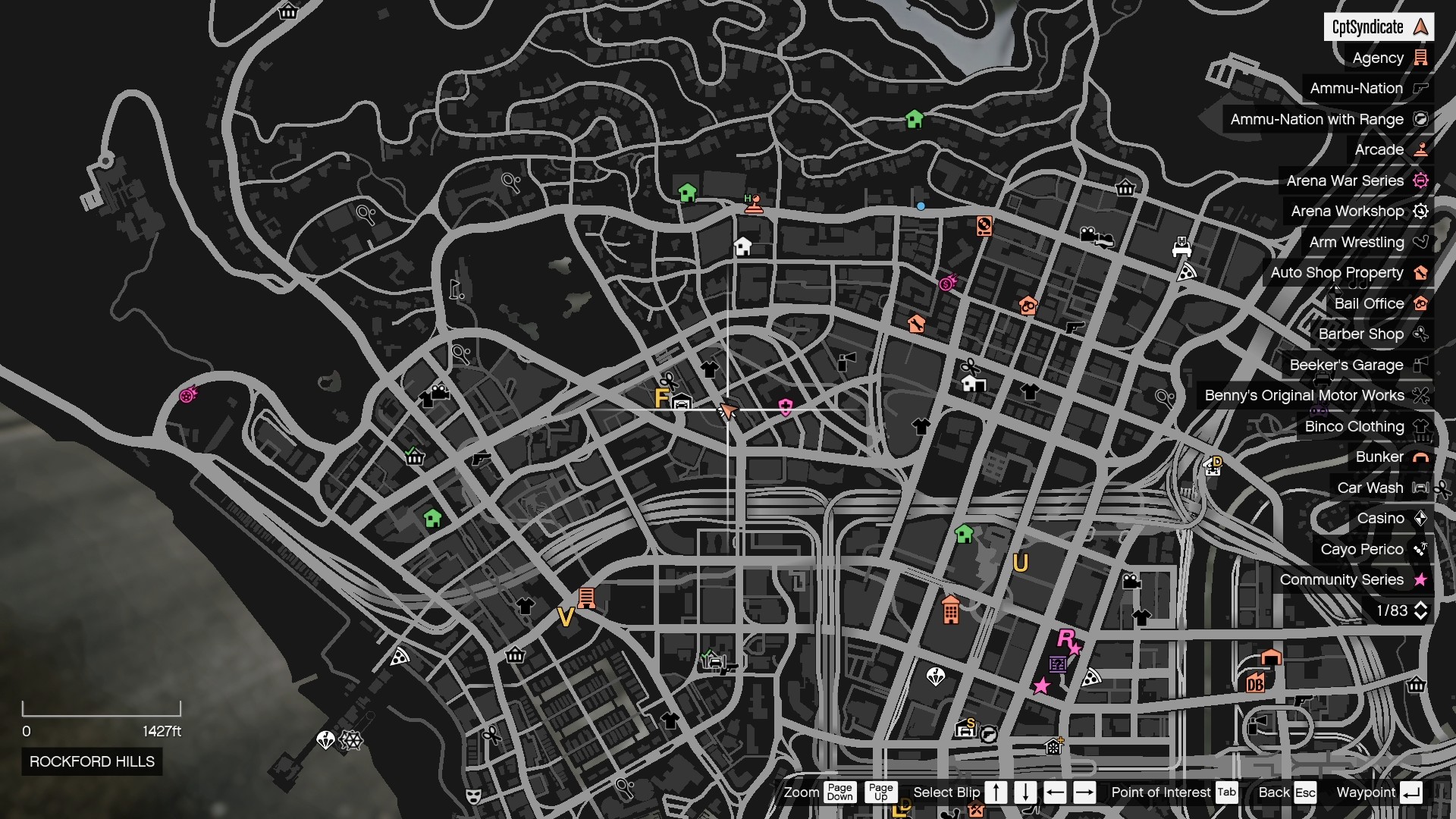Click the Community Series pink star icon
The image size is (1456, 819).
[1420, 579]
